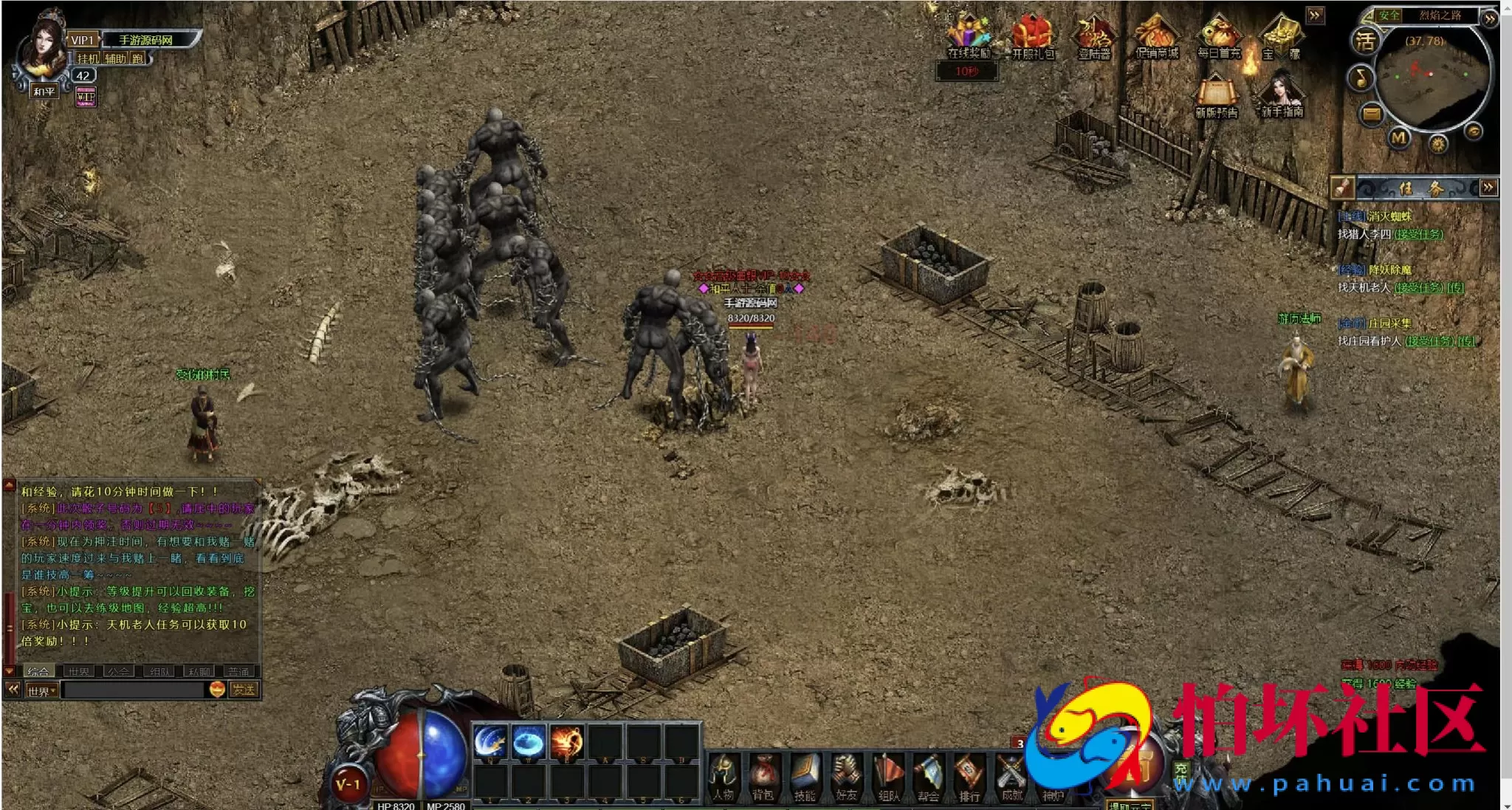1512x810 pixels.
Task: Open the 排行 ranking scroll
Action: coord(969,777)
